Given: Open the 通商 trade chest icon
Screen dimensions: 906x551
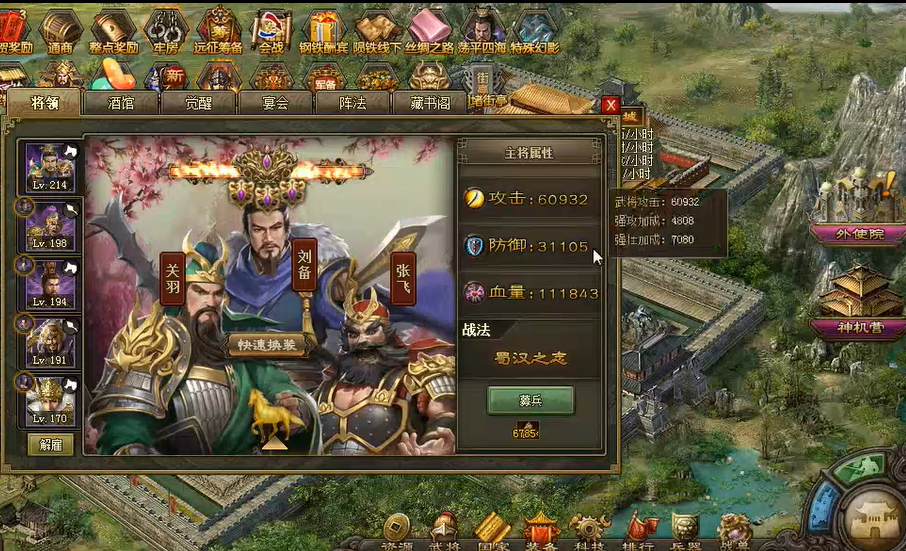Looking at the screenshot, I should (x=59, y=30).
